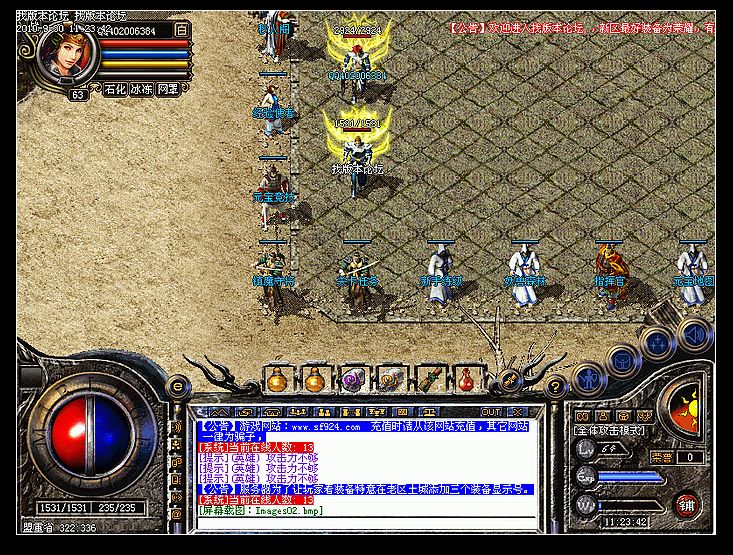This screenshot has height=555, width=733.
Task: Switch the 全体攻击模式 attack mode label
Action: [x=610, y=430]
